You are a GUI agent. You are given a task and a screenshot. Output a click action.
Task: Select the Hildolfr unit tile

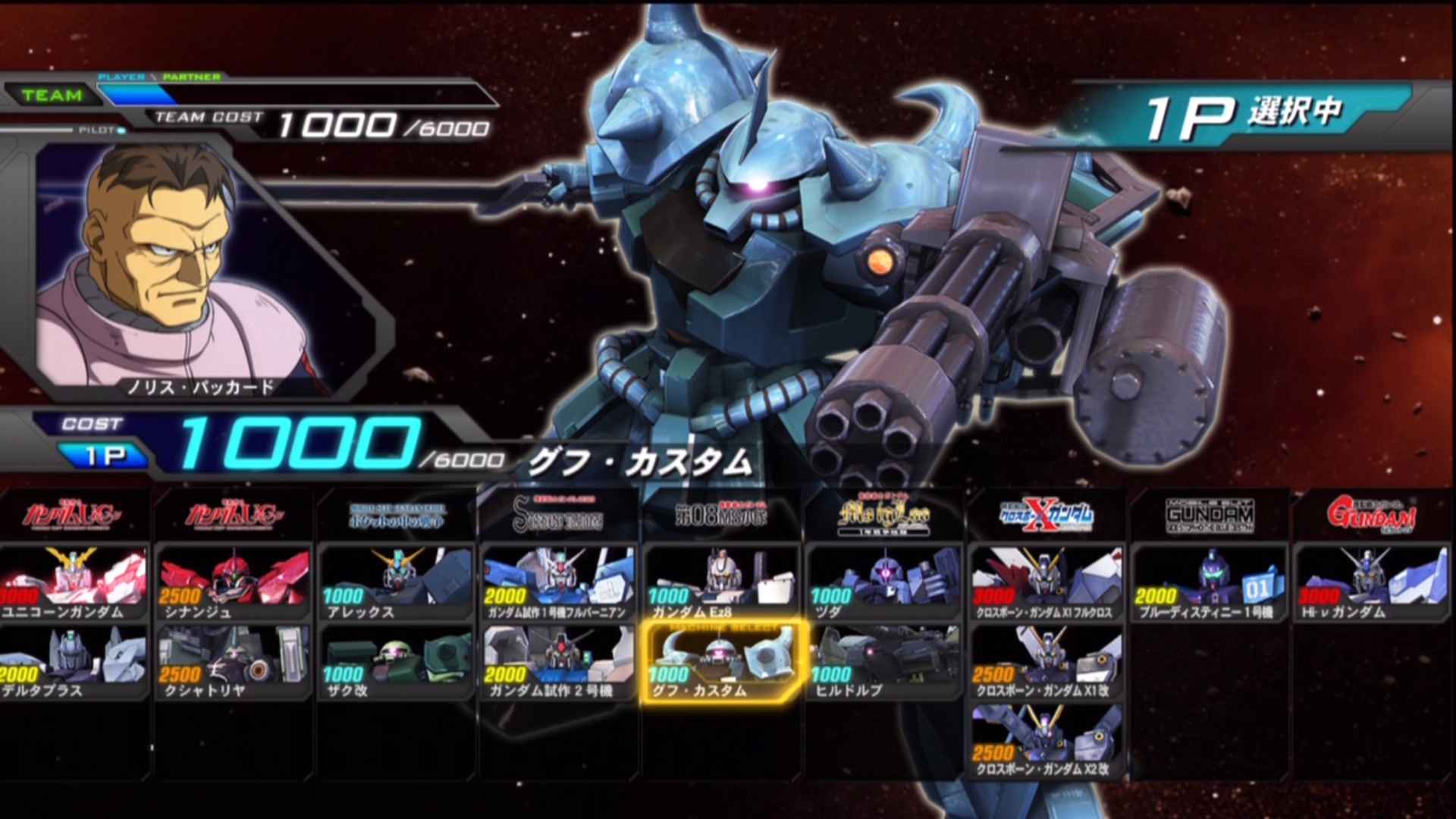click(x=884, y=663)
